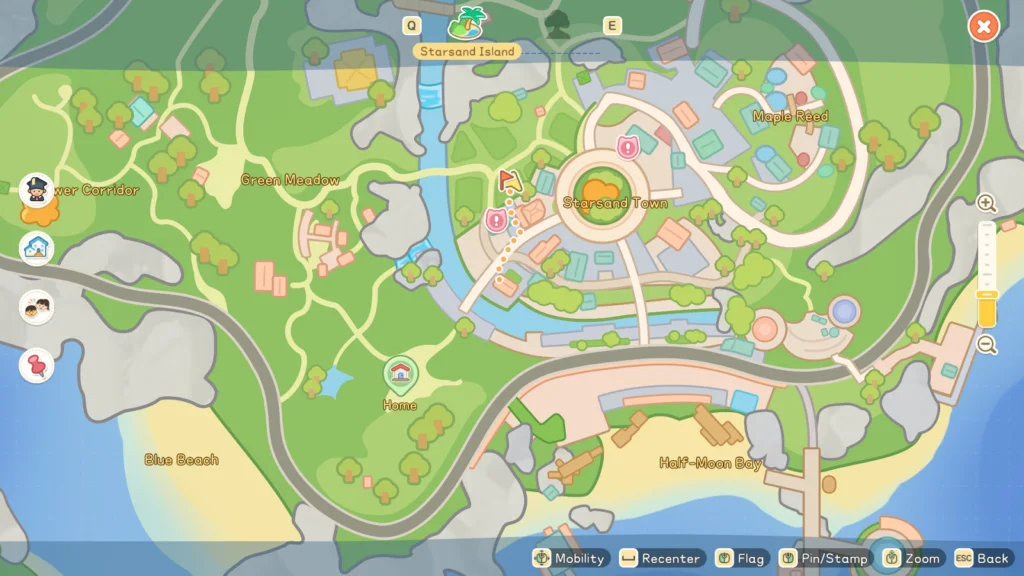
Task: Activate the Pin/Stamp option
Action: coord(824,558)
